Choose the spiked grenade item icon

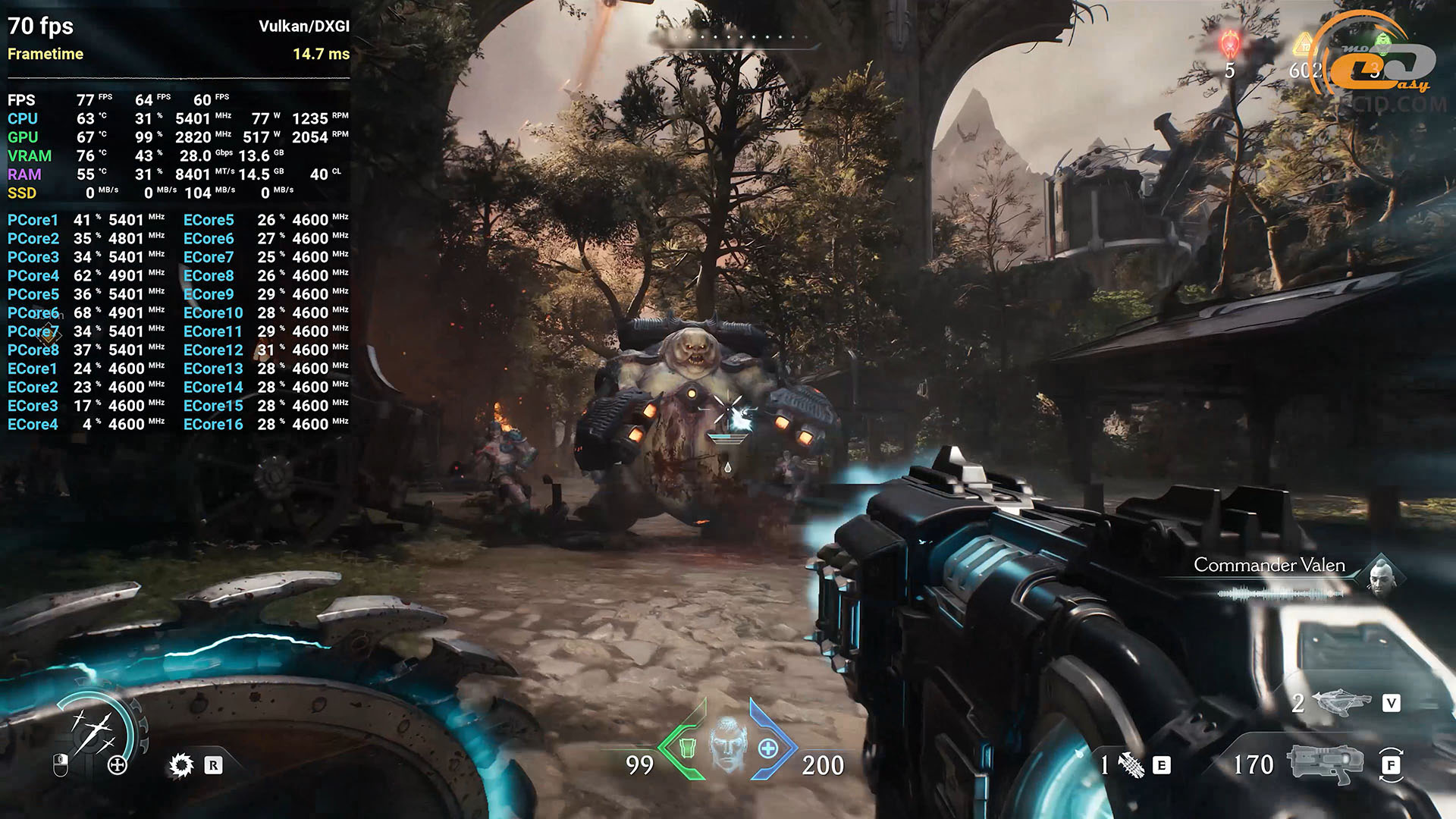pyautogui.click(x=1131, y=765)
